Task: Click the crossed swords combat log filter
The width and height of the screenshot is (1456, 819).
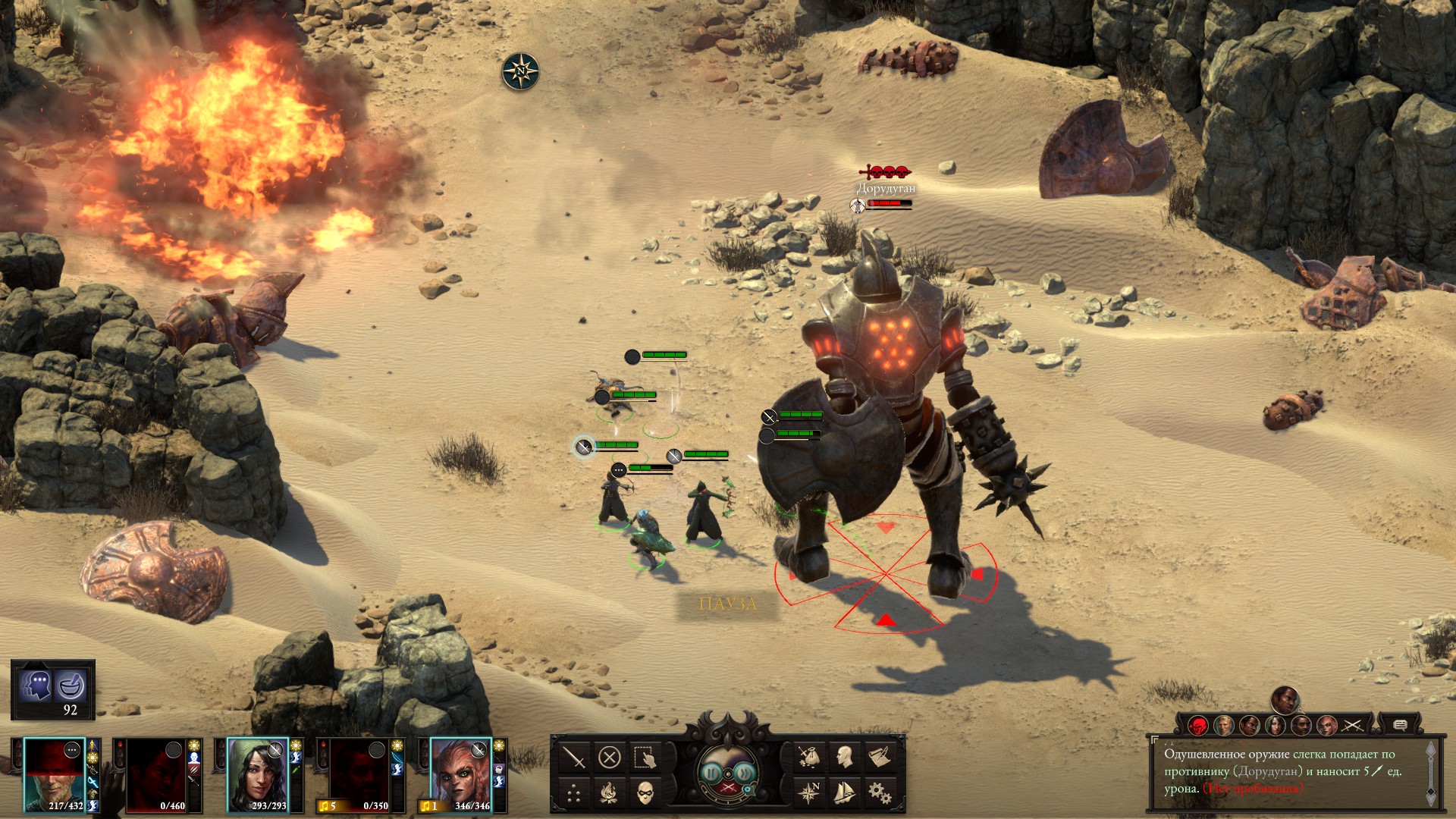Action: click(1352, 726)
